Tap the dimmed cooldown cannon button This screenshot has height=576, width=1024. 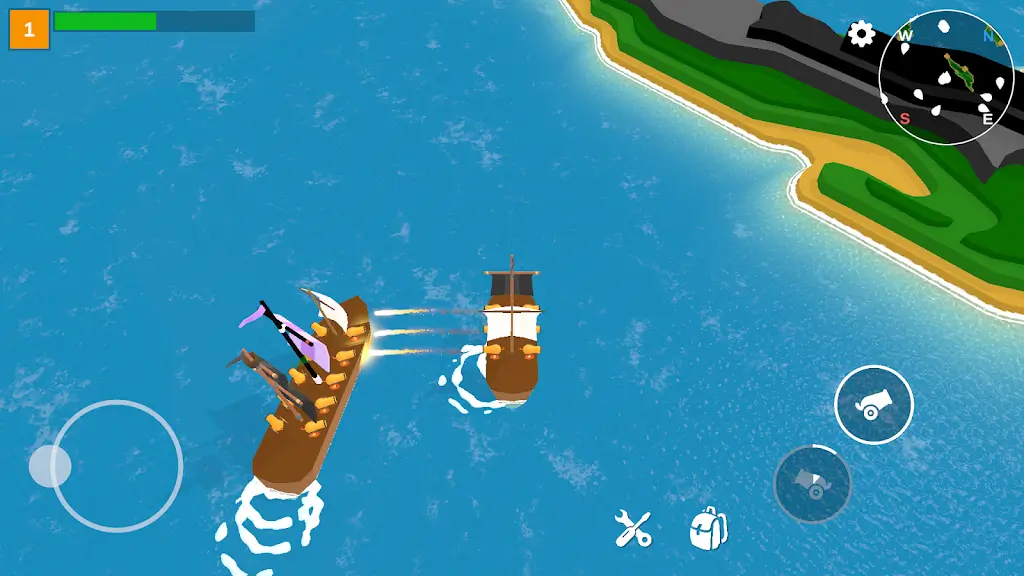(812, 484)
